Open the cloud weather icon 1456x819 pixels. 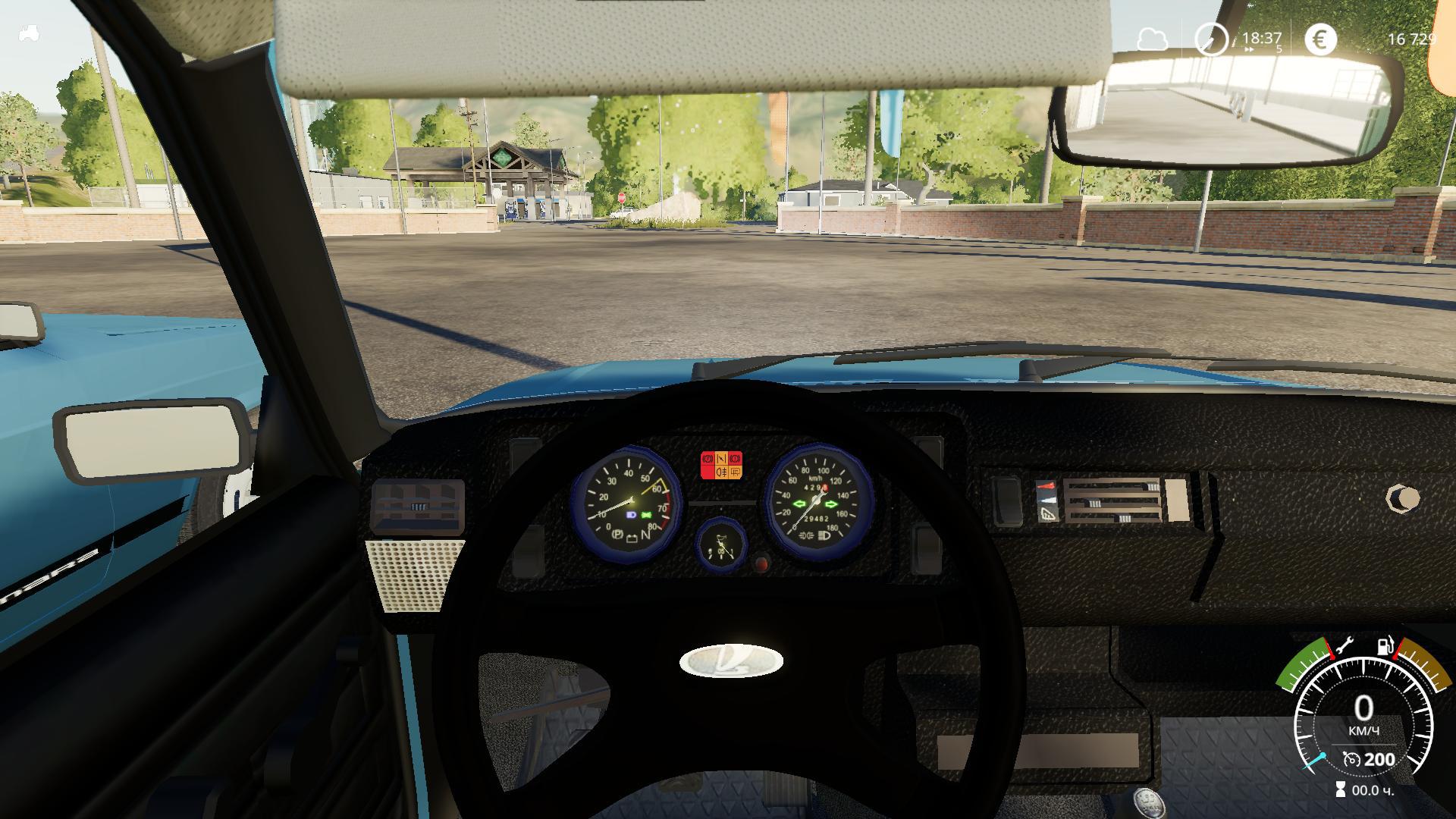tap(1152, 39)
